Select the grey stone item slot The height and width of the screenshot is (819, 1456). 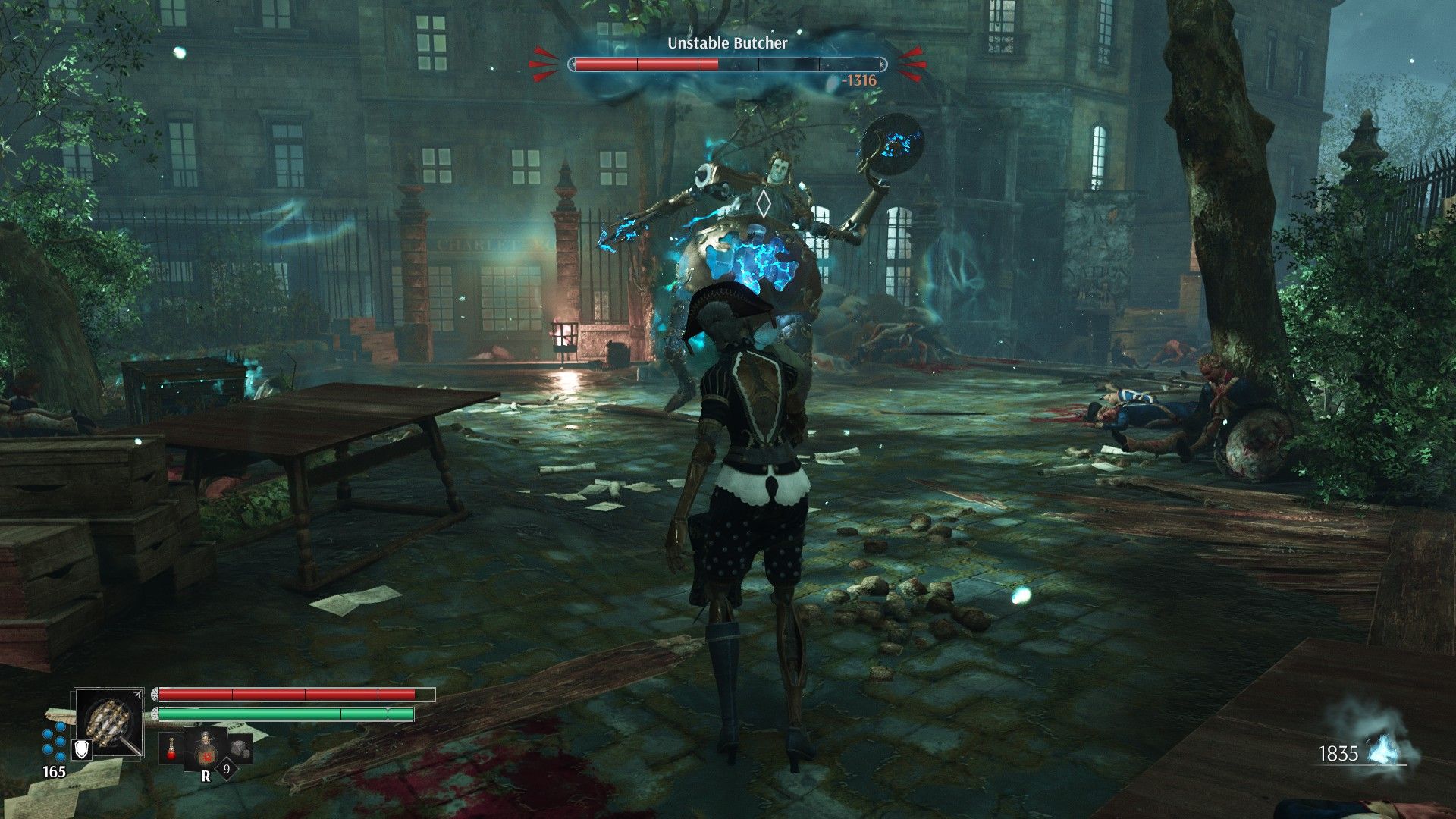point(240,748)
